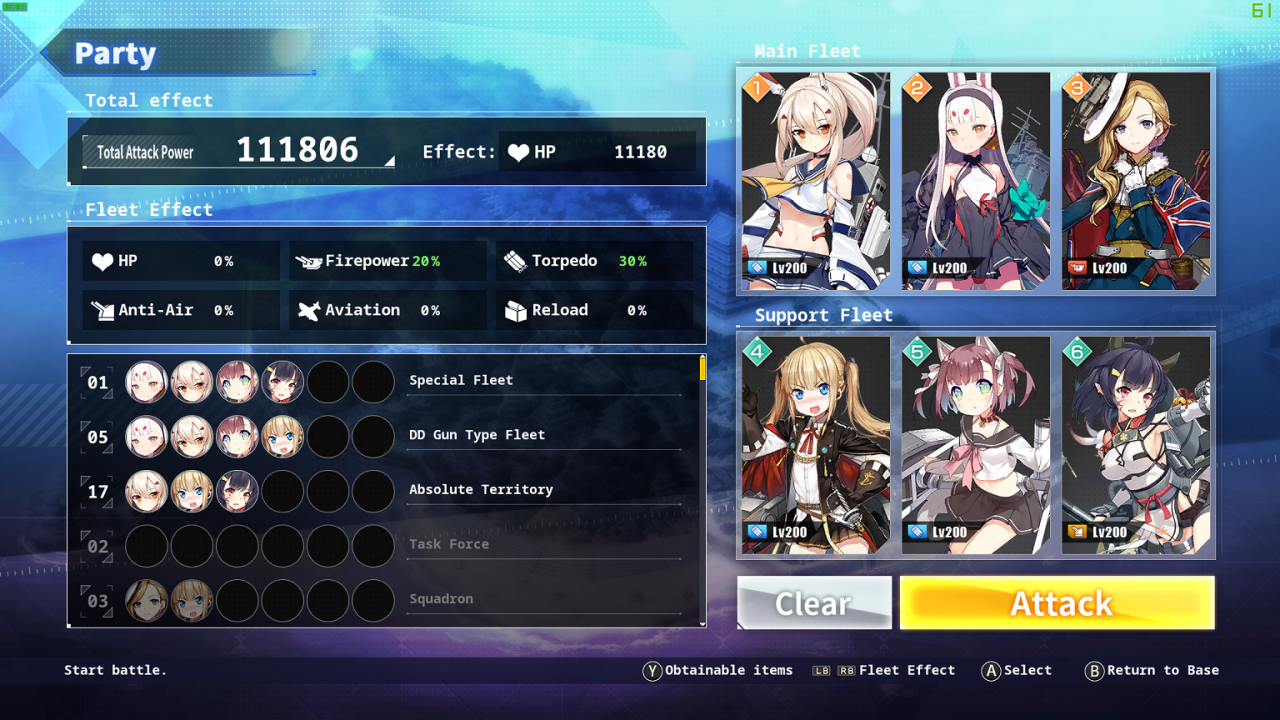Select support fleet slot 6 horned ship

click(1136, 445)
